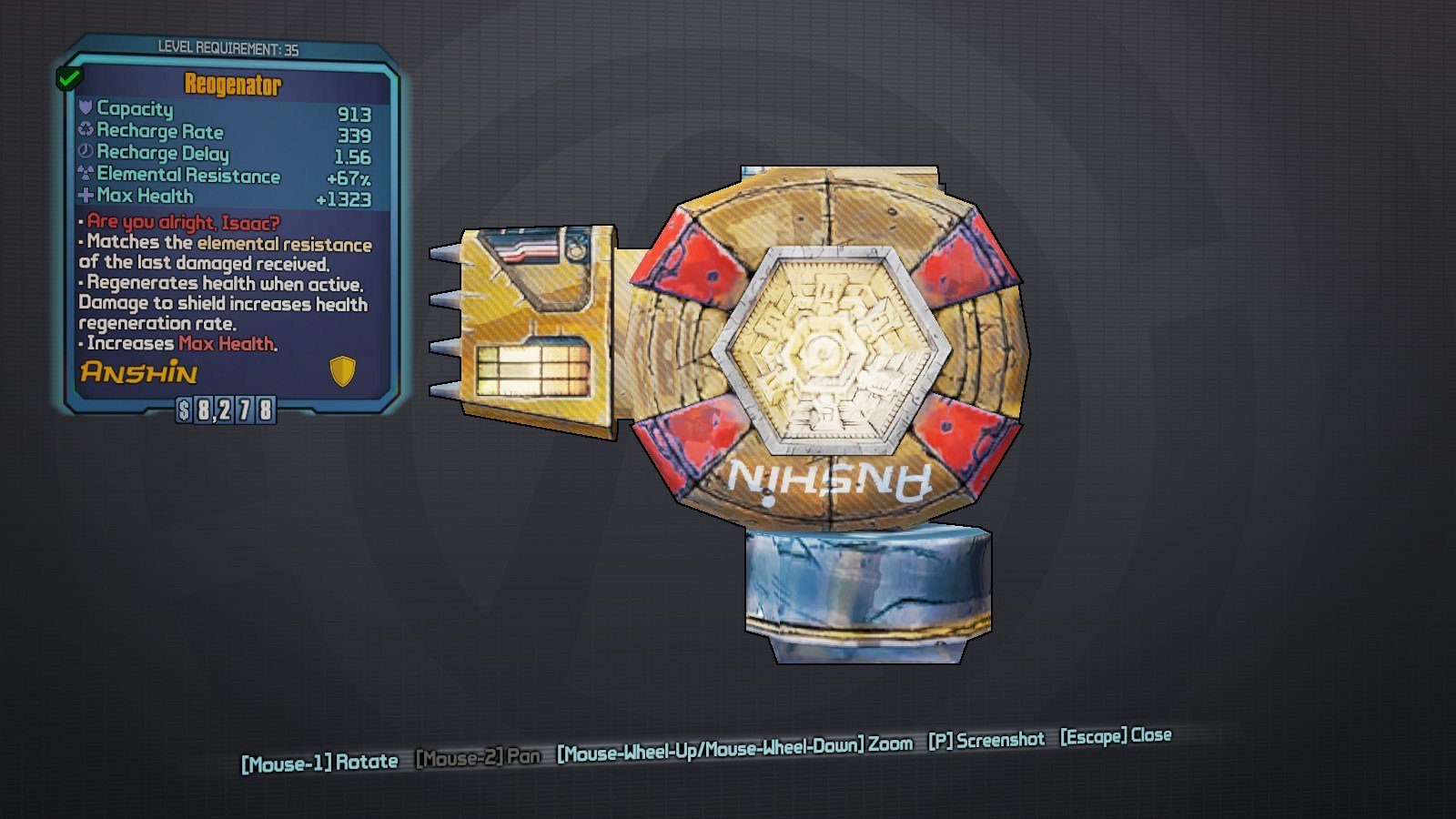This screenshot has width=1456, height=819.
Task: Enable the Increases Max Health modifier text
Action: click(x=177, y=344)
